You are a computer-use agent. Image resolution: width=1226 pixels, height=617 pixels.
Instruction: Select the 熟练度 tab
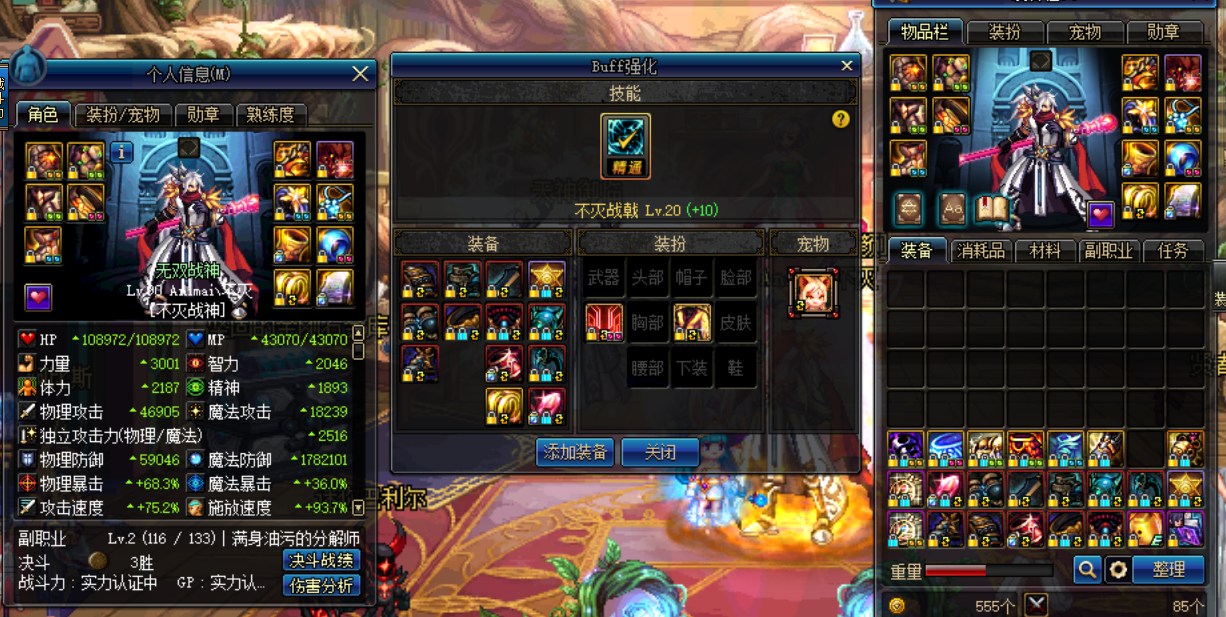point(270,115)
